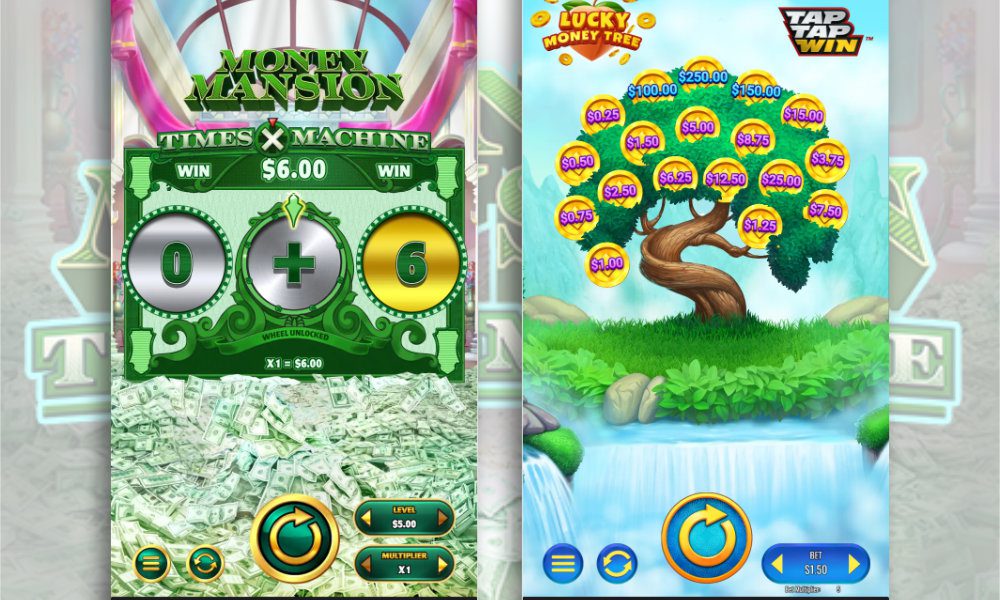
Task: Increase the Level amount with right arrow
Action: point(441,518)
